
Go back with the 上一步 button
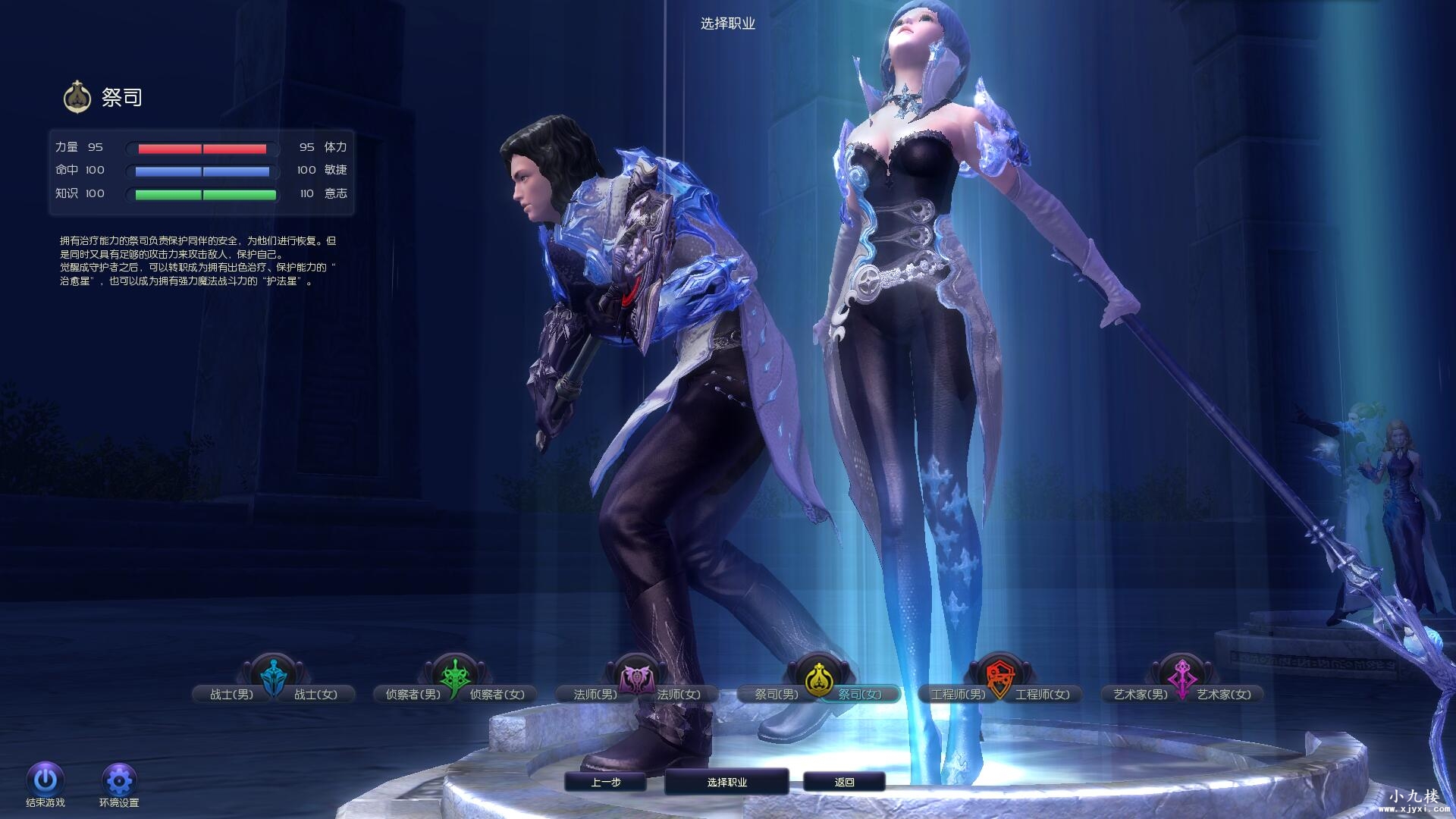(x=605, y=782)
